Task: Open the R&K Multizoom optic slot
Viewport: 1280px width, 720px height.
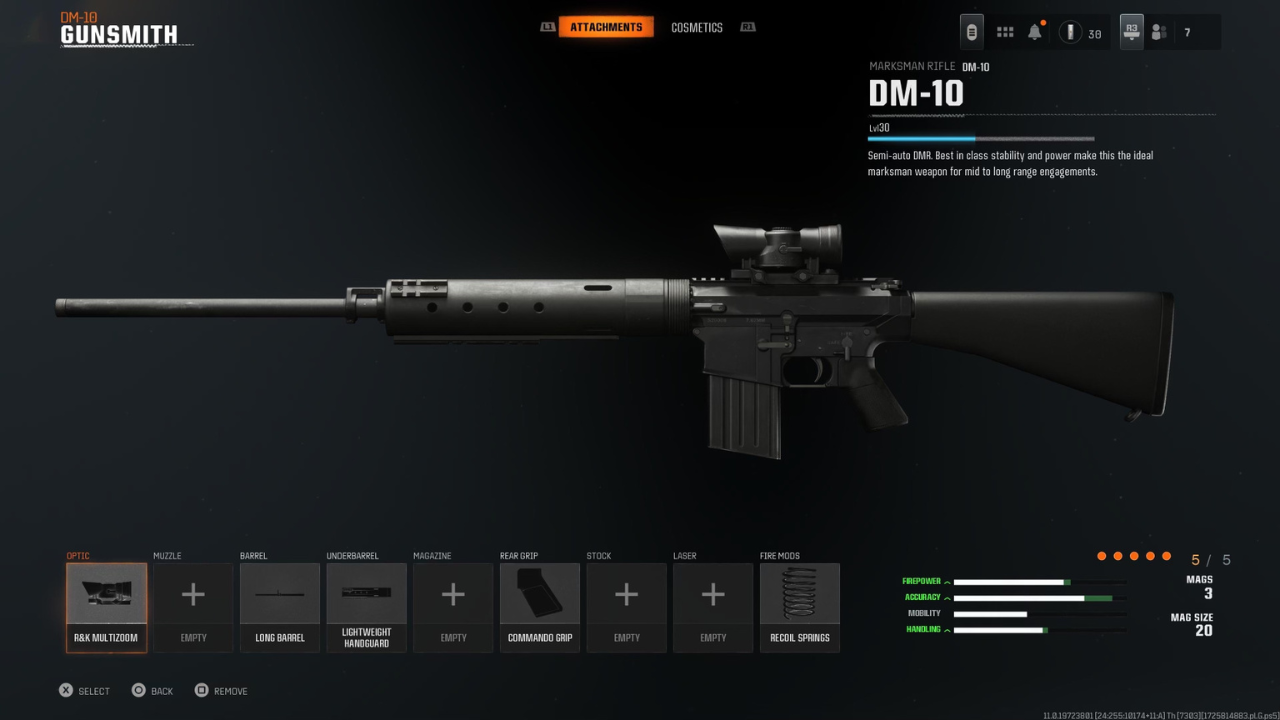Action: (107, 607)
